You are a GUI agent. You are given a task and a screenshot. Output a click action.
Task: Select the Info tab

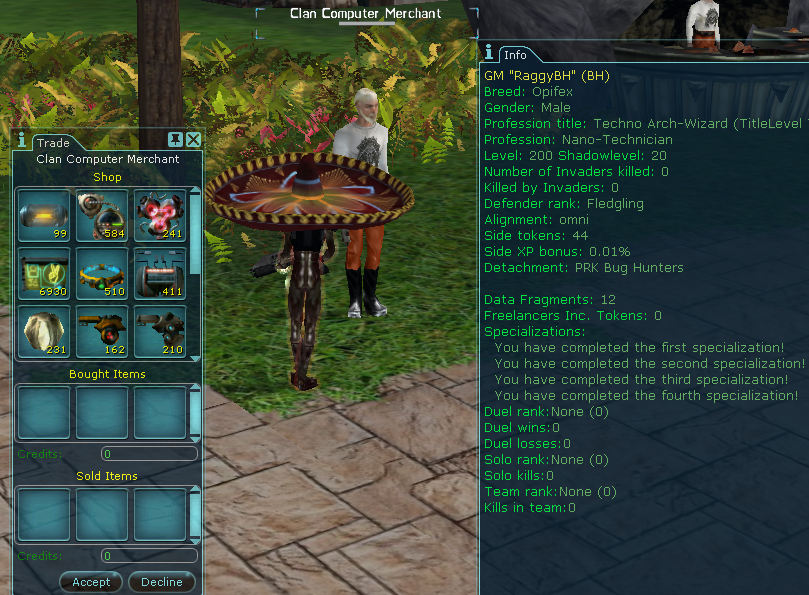pyautogui.click(x=515, y=55)
